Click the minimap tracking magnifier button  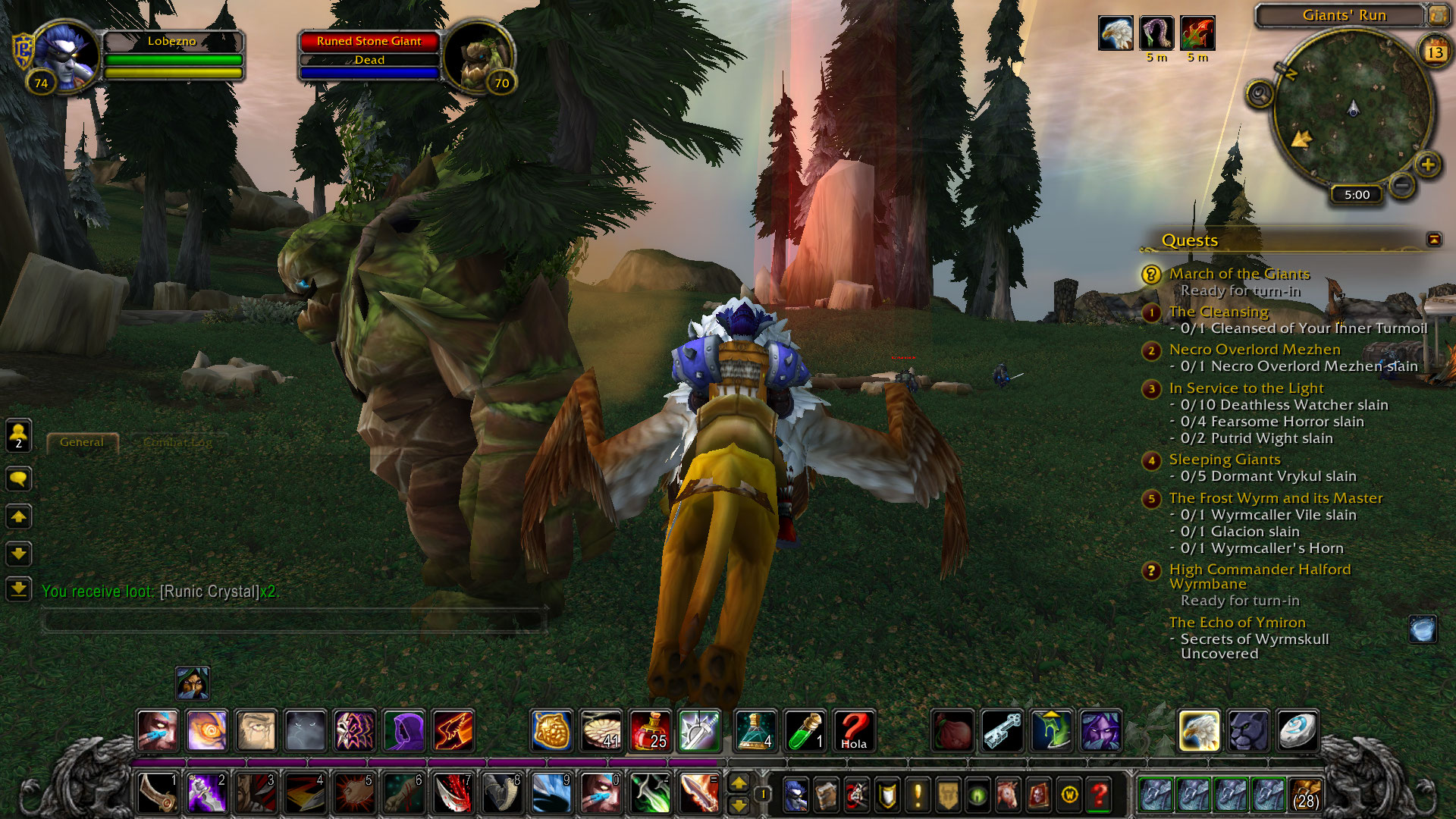coord(1260,95)
